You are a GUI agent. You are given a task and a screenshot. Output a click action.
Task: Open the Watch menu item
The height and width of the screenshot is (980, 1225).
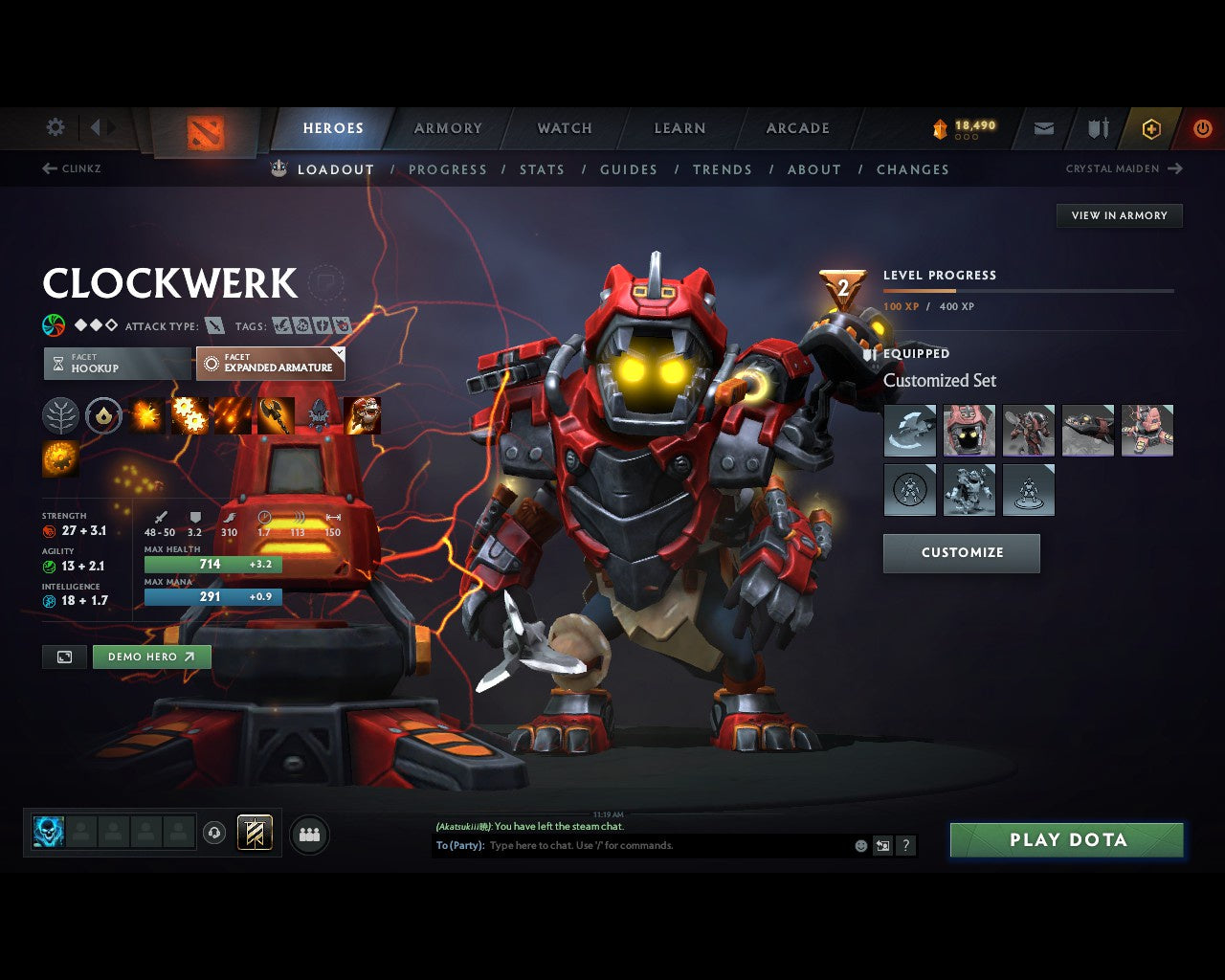(x=564, y=128)
